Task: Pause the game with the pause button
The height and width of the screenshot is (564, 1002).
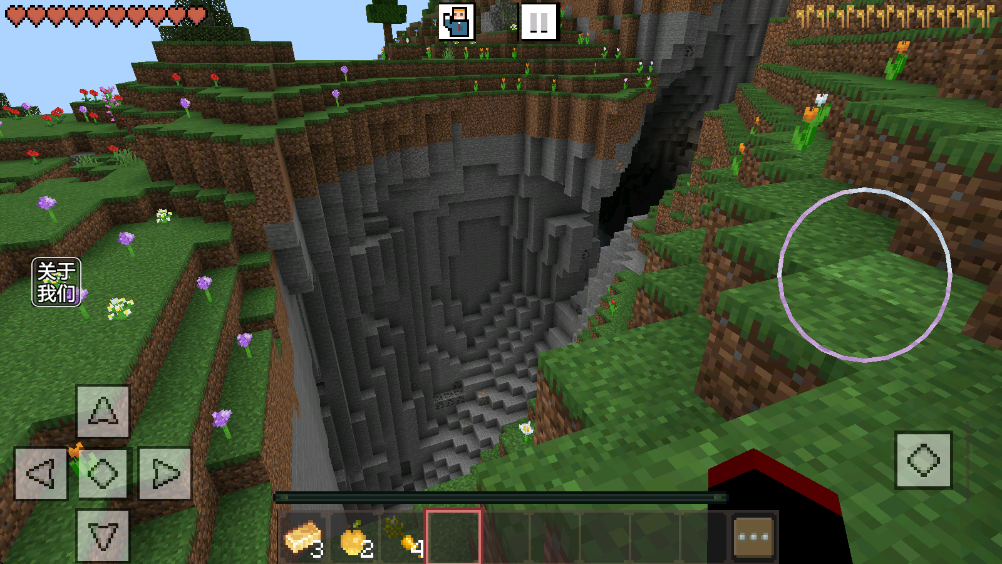Action: point(538,21)
